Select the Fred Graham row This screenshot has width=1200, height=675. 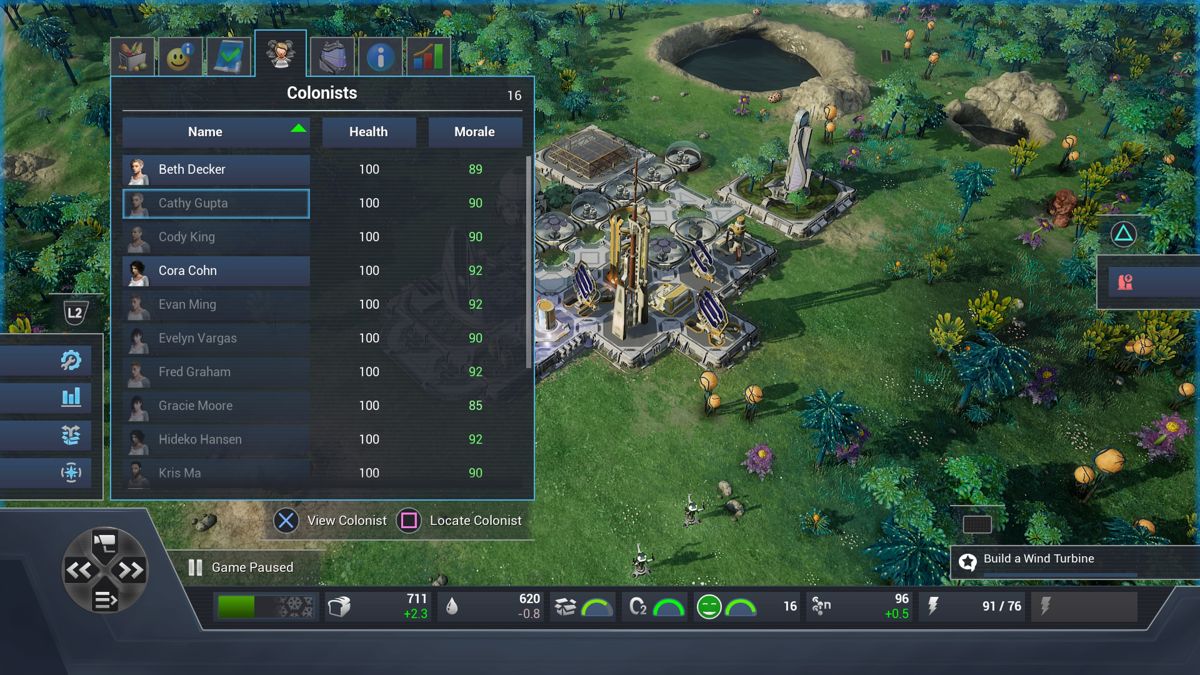[216, 372]
